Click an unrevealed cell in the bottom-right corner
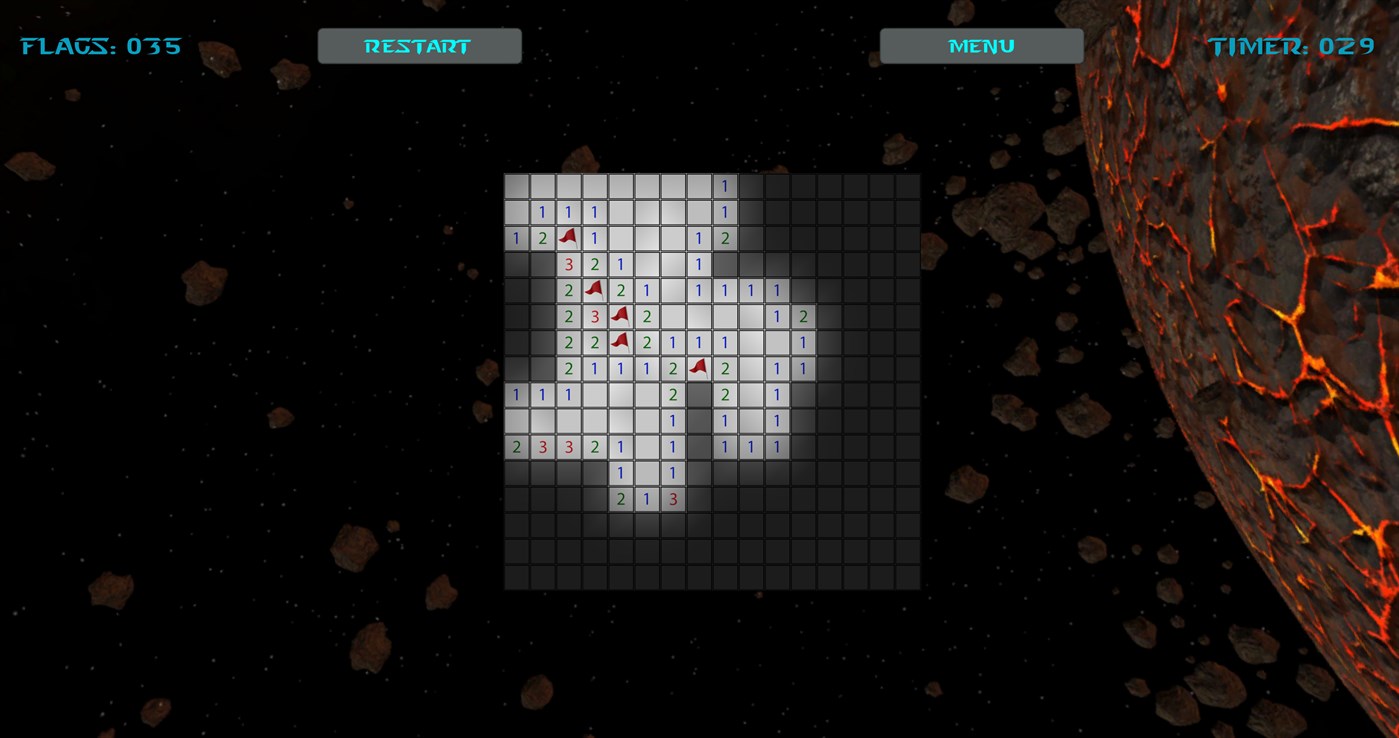Screen dimensions: 1399x738 click(905, 577)
